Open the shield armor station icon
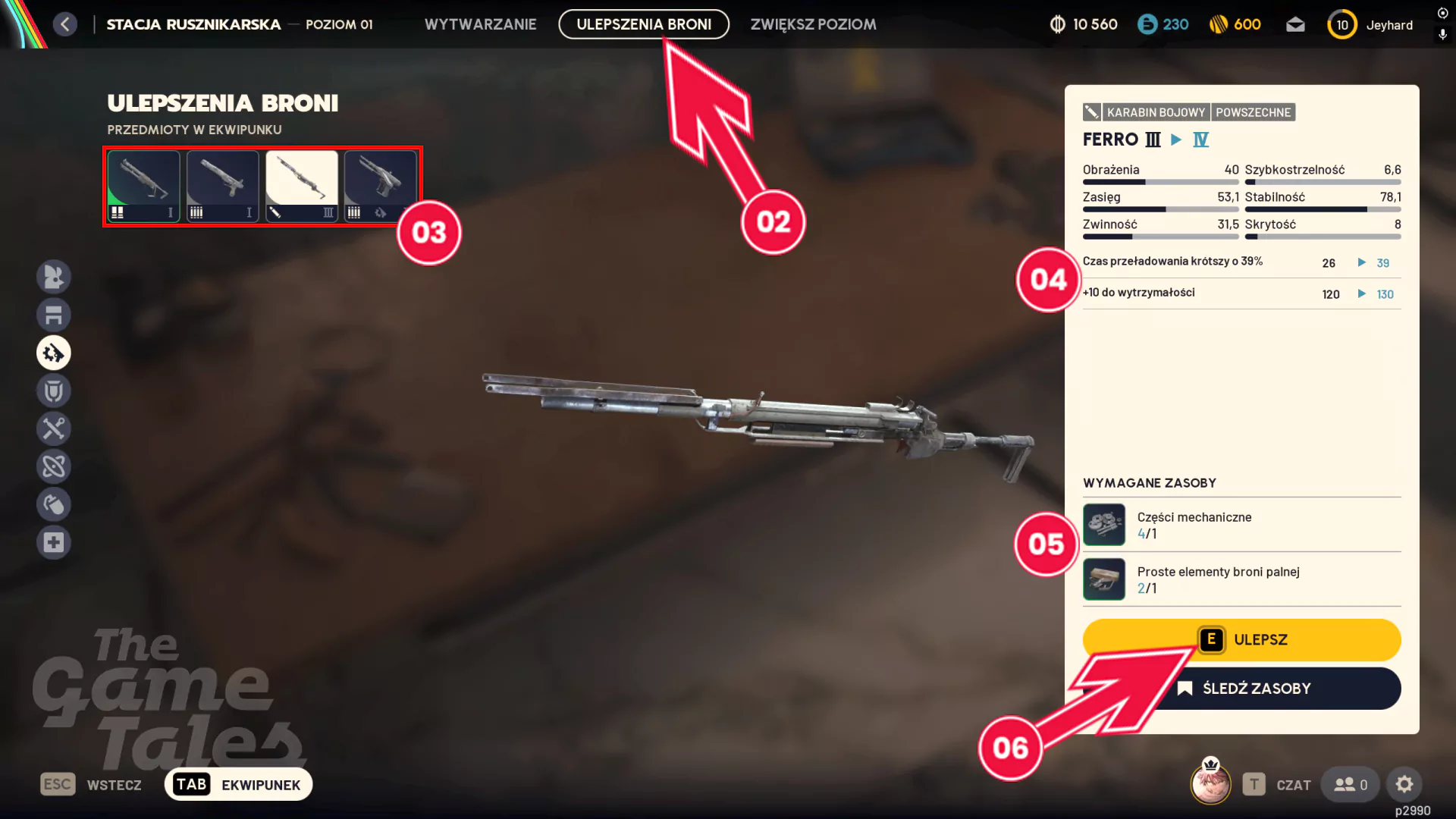 pos(54,391)
